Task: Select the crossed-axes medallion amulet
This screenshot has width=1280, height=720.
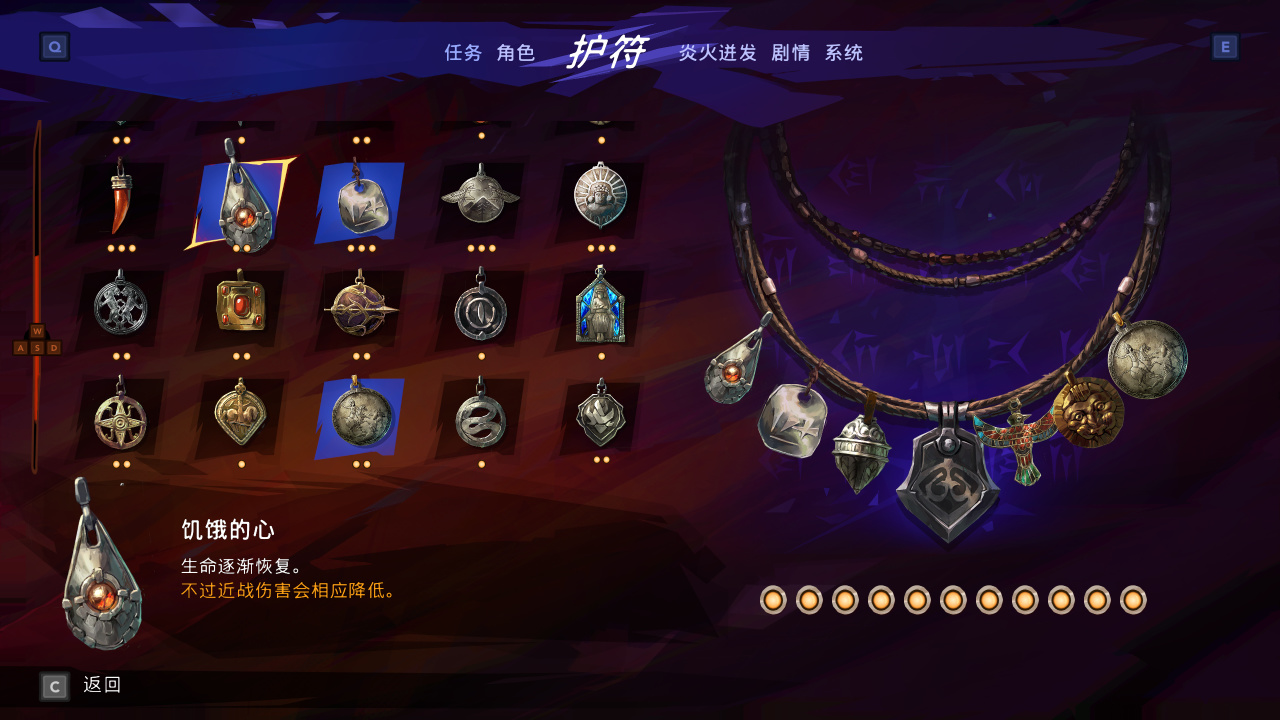Action: tap(120, 308)
